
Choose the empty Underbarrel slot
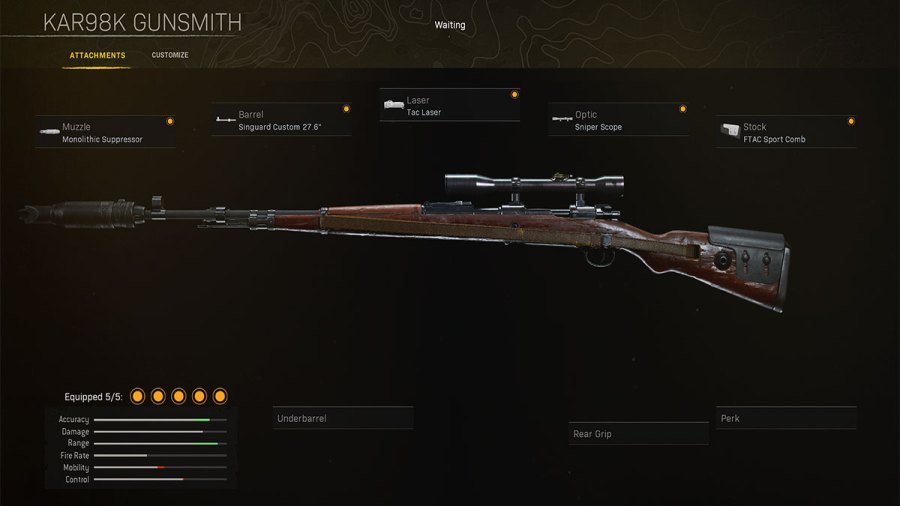tap(343, 418)
